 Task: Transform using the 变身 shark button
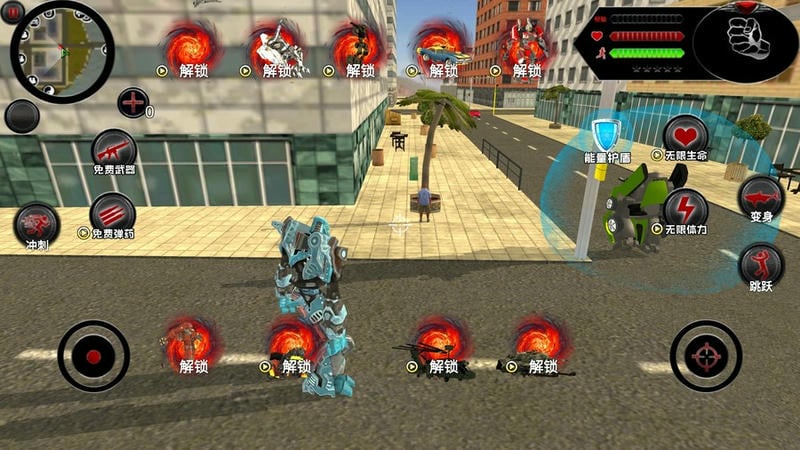click(x=761, y=197)
